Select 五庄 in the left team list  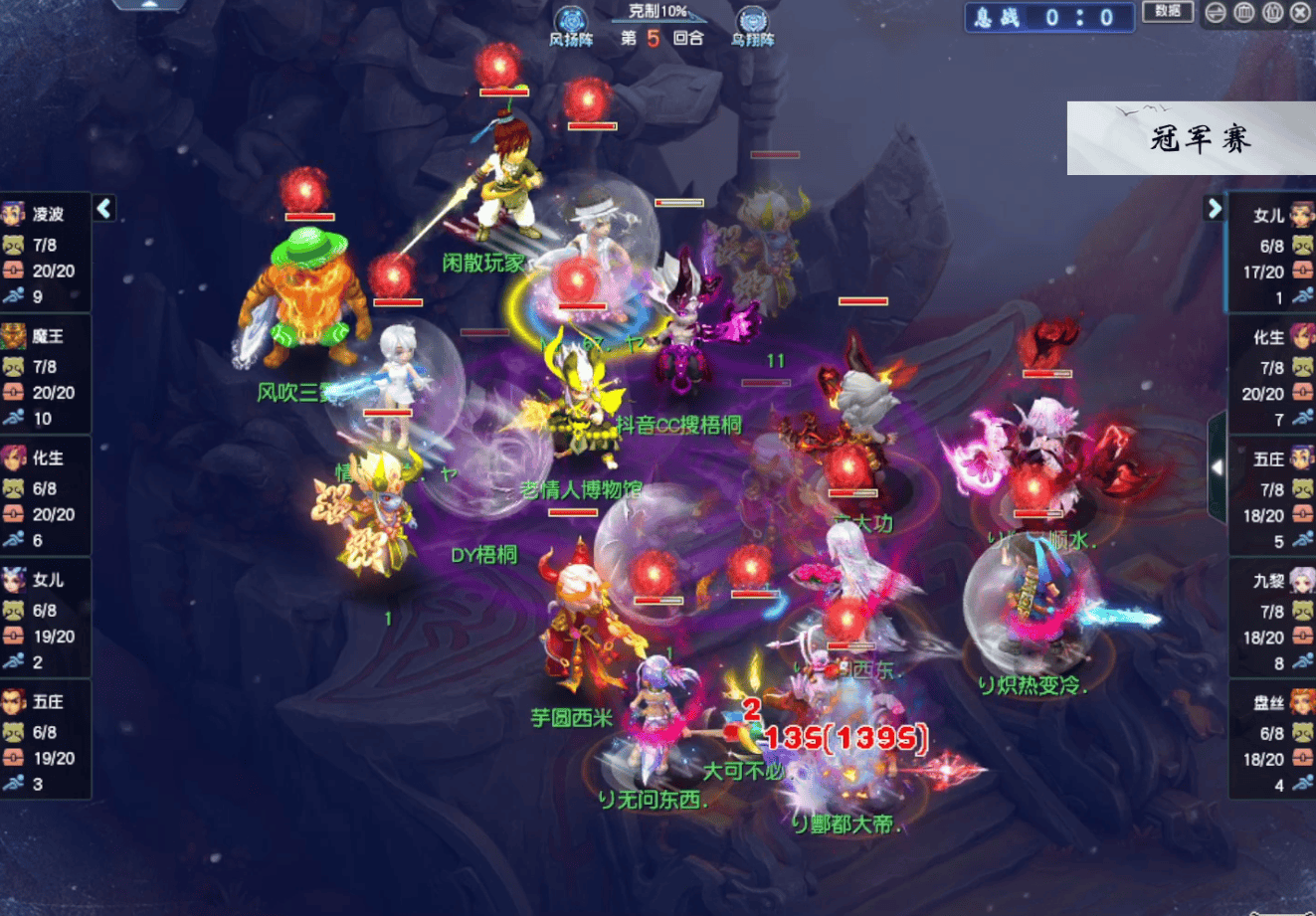[x=46, y=702]
